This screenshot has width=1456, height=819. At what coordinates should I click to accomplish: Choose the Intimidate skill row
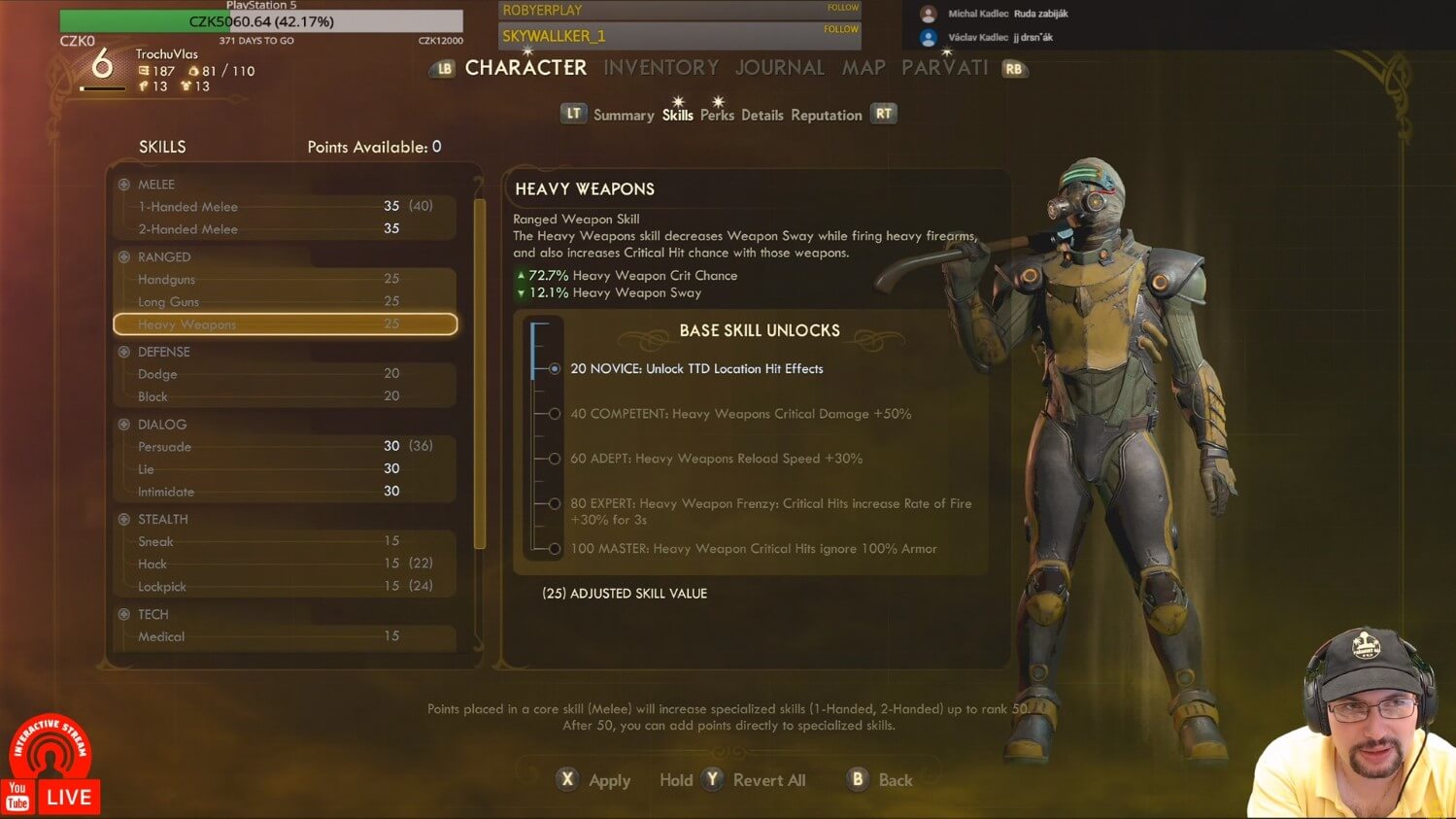(x=285, y=492)
